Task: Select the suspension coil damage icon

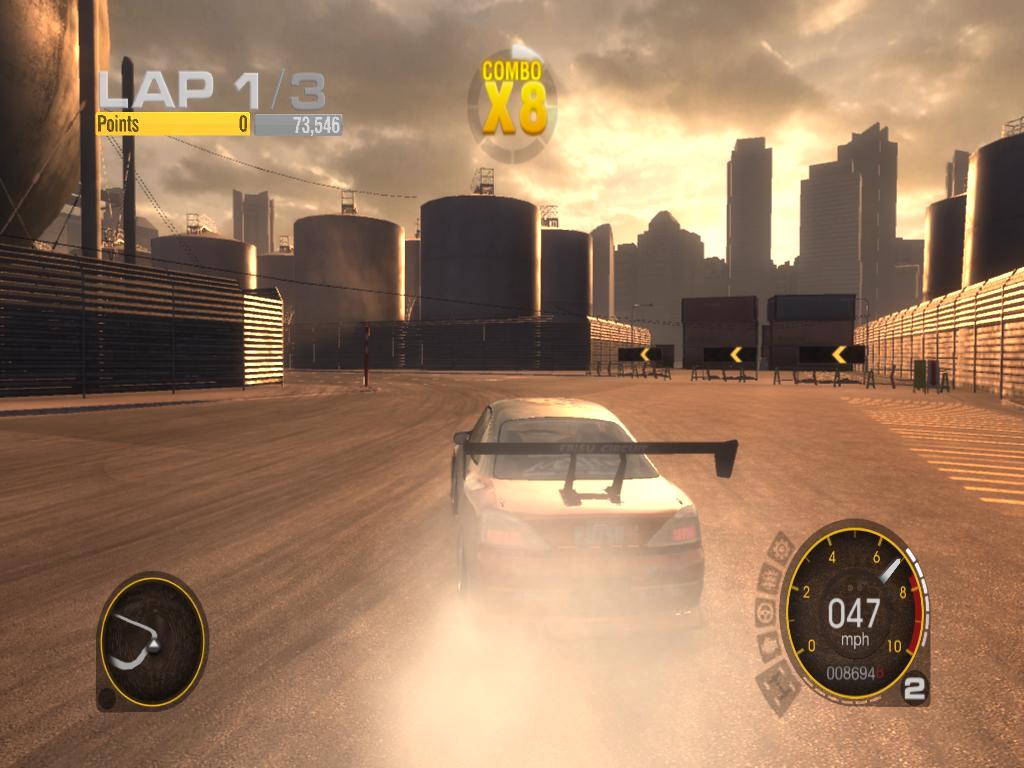Action: tap(770, 578)
